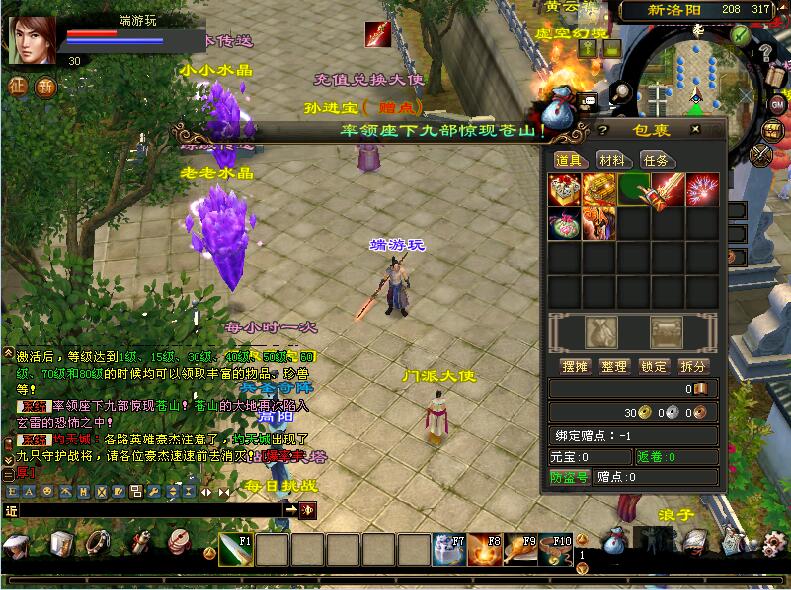Click the player portrait avatar
This screenshot has height=590, width=791.
click(32, 41)
